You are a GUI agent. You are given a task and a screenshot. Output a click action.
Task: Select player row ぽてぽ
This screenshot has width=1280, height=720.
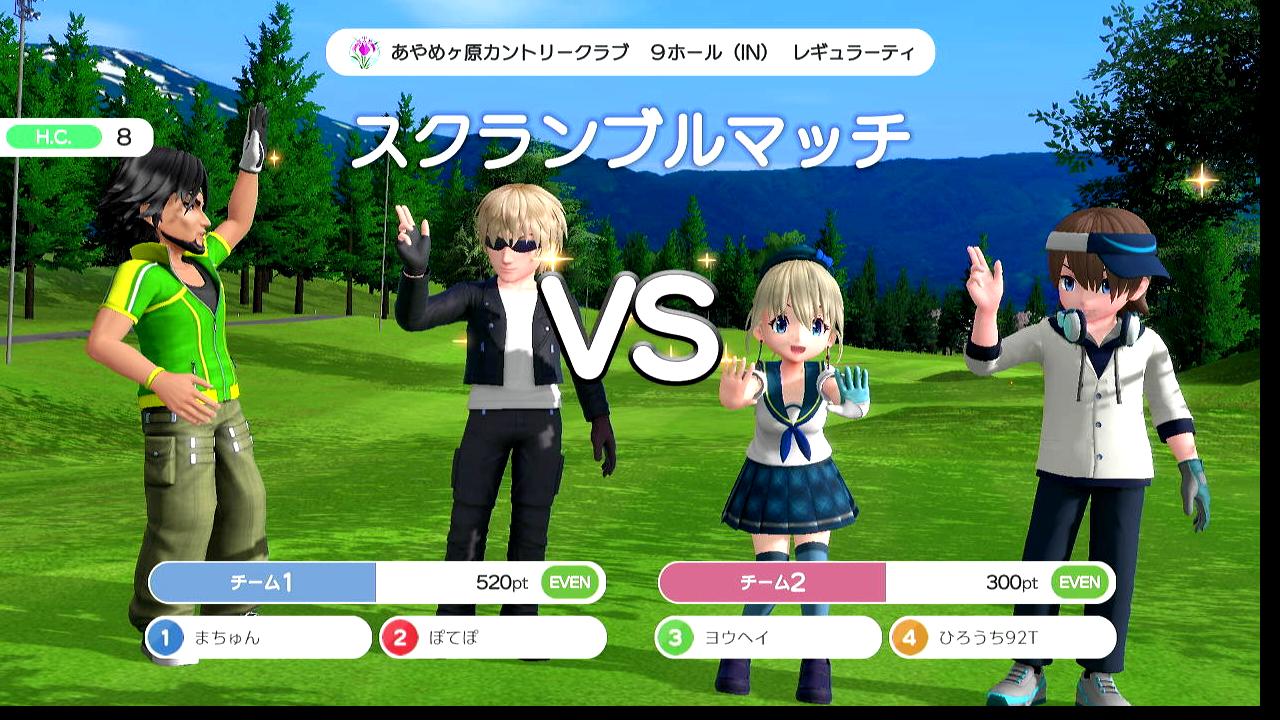click(x=492, y=637)
